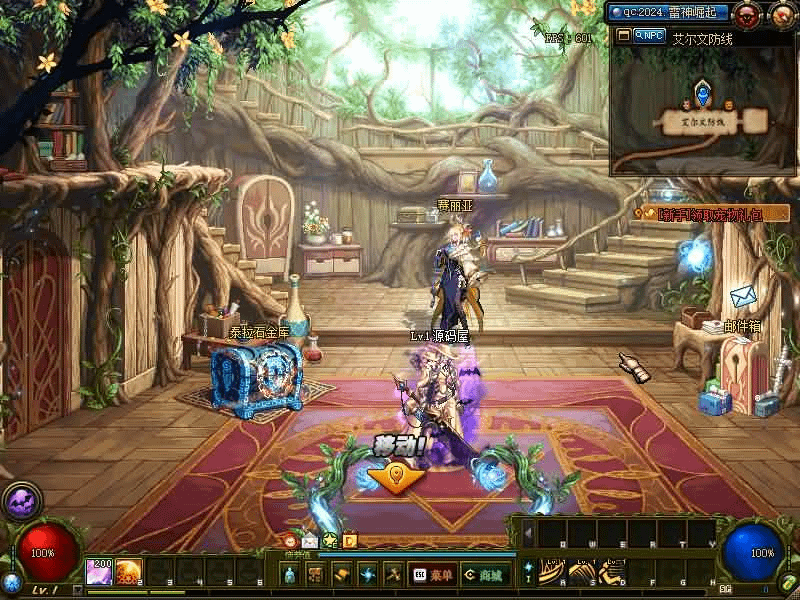Viewport: 800px width, 600px height.
Task: Click the character figure icon in bottom bar
Action: [289, 575]
